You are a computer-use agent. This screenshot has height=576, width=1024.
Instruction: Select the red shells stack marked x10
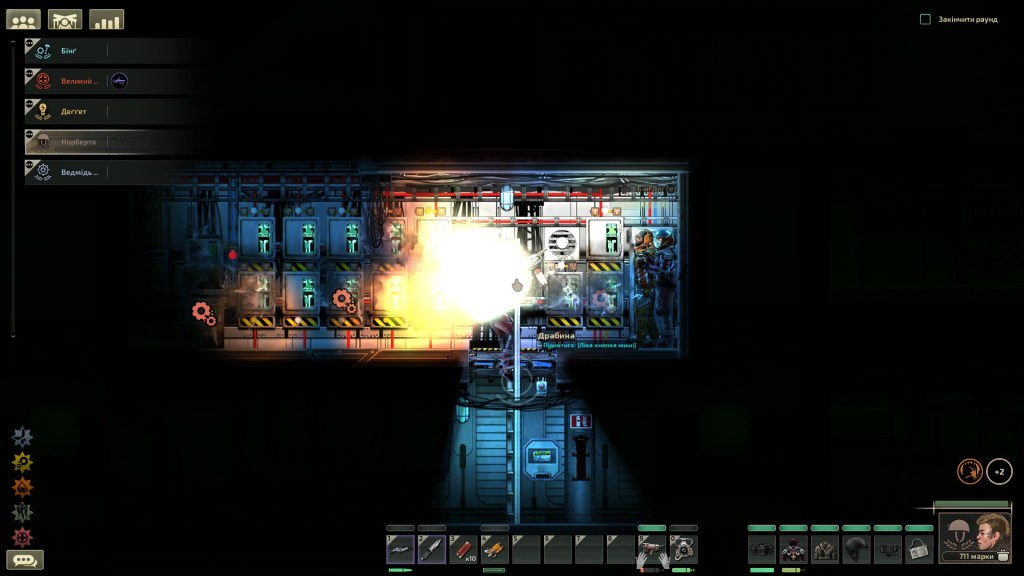pos(463,548)
